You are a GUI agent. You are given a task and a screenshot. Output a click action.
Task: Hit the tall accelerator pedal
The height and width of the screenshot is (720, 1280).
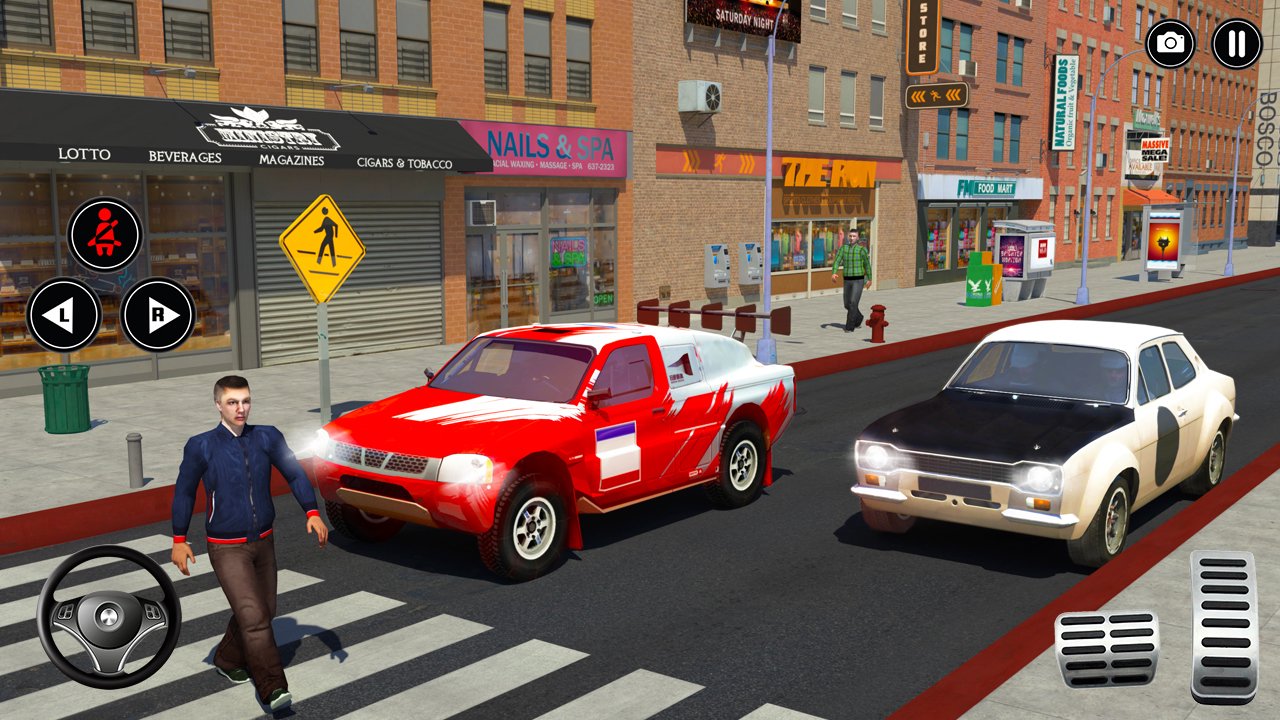(x=1222, y=626)
